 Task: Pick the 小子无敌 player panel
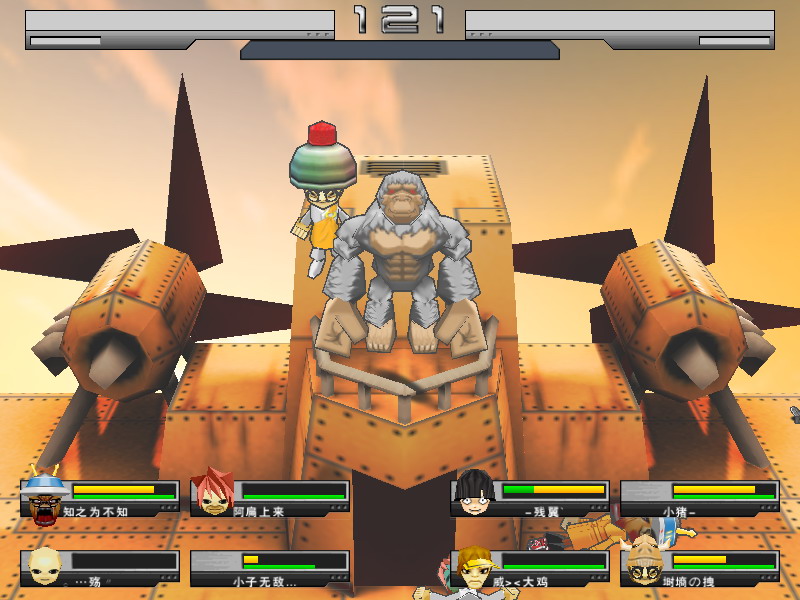click(270, 568)
